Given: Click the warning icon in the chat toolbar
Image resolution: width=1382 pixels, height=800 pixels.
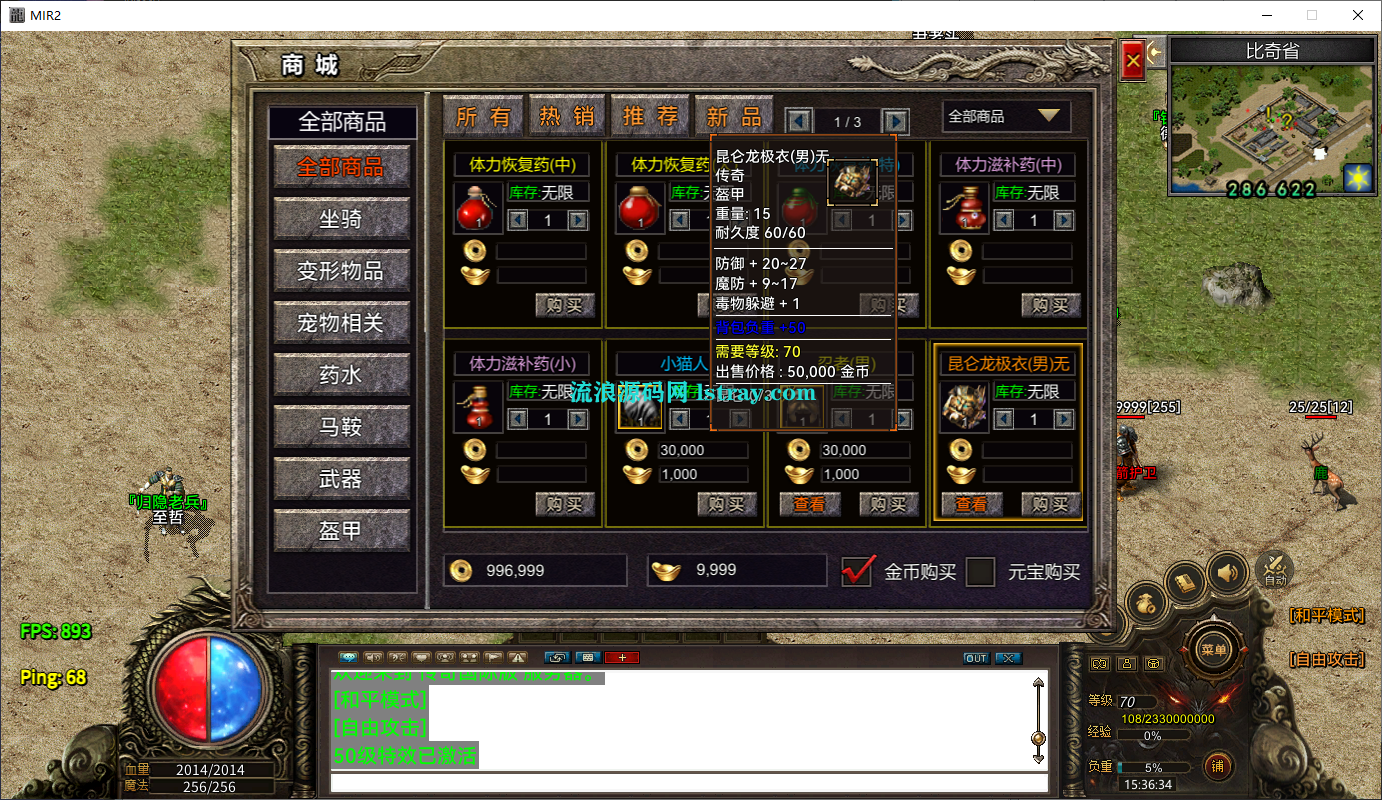Looking at the screenshot, I should (517, 657).
